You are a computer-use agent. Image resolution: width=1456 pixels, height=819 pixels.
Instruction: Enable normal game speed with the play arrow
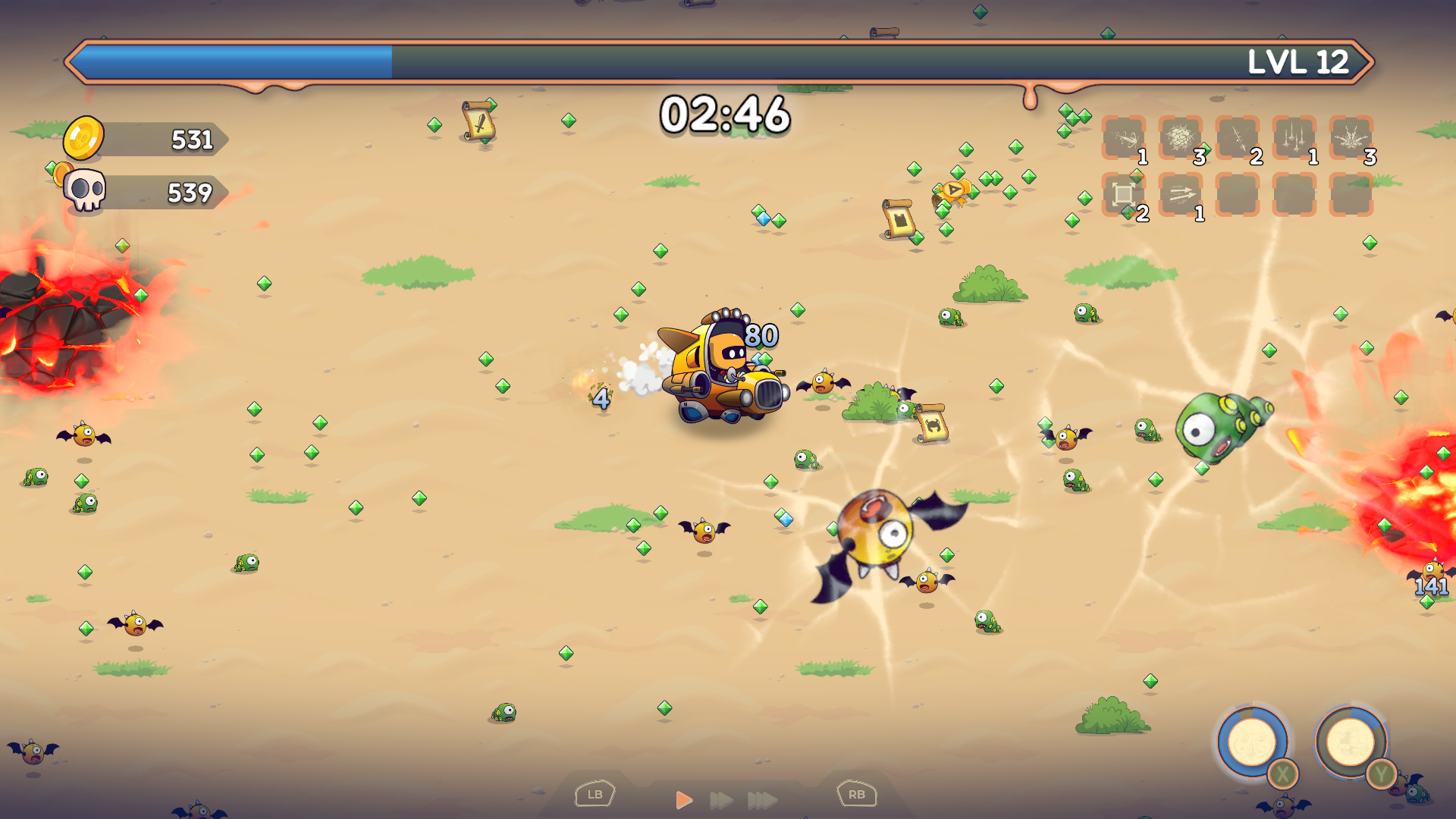point(685,797)
